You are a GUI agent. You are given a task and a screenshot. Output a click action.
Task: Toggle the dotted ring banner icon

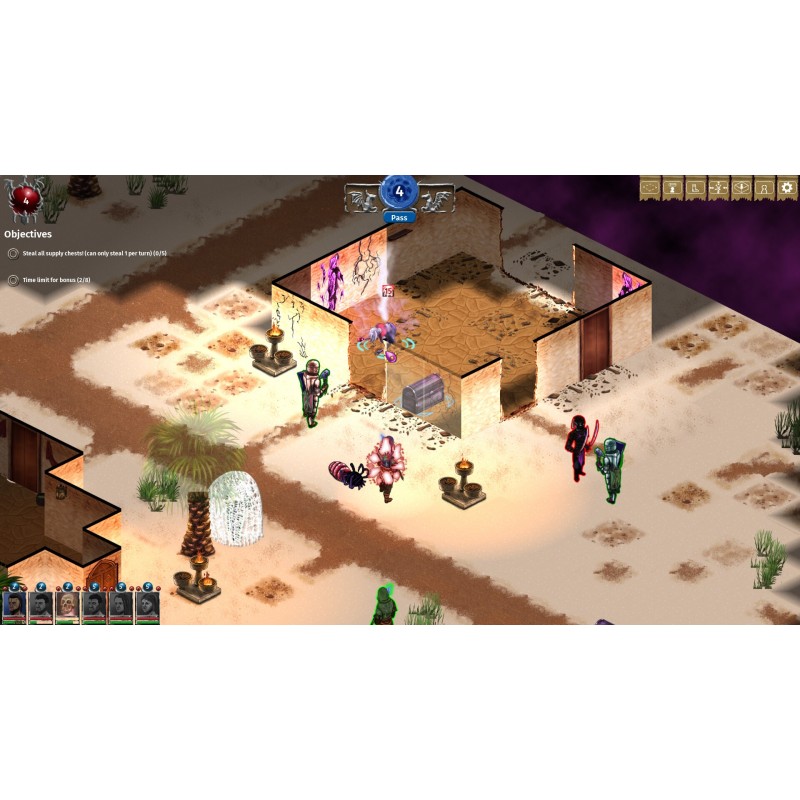point(649,187)
